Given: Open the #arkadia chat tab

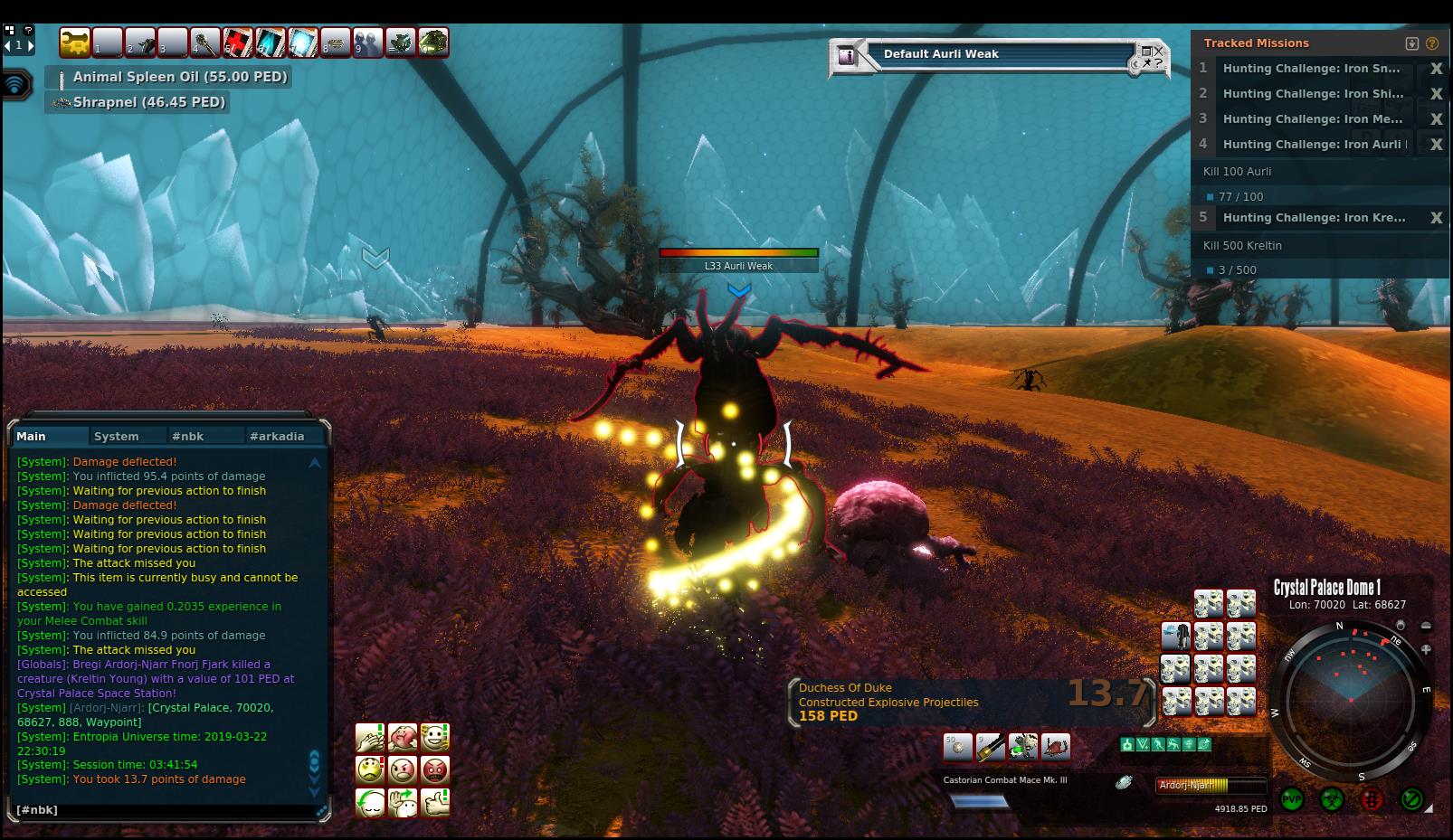Looking at the screenshot, I should coord(277,436).
